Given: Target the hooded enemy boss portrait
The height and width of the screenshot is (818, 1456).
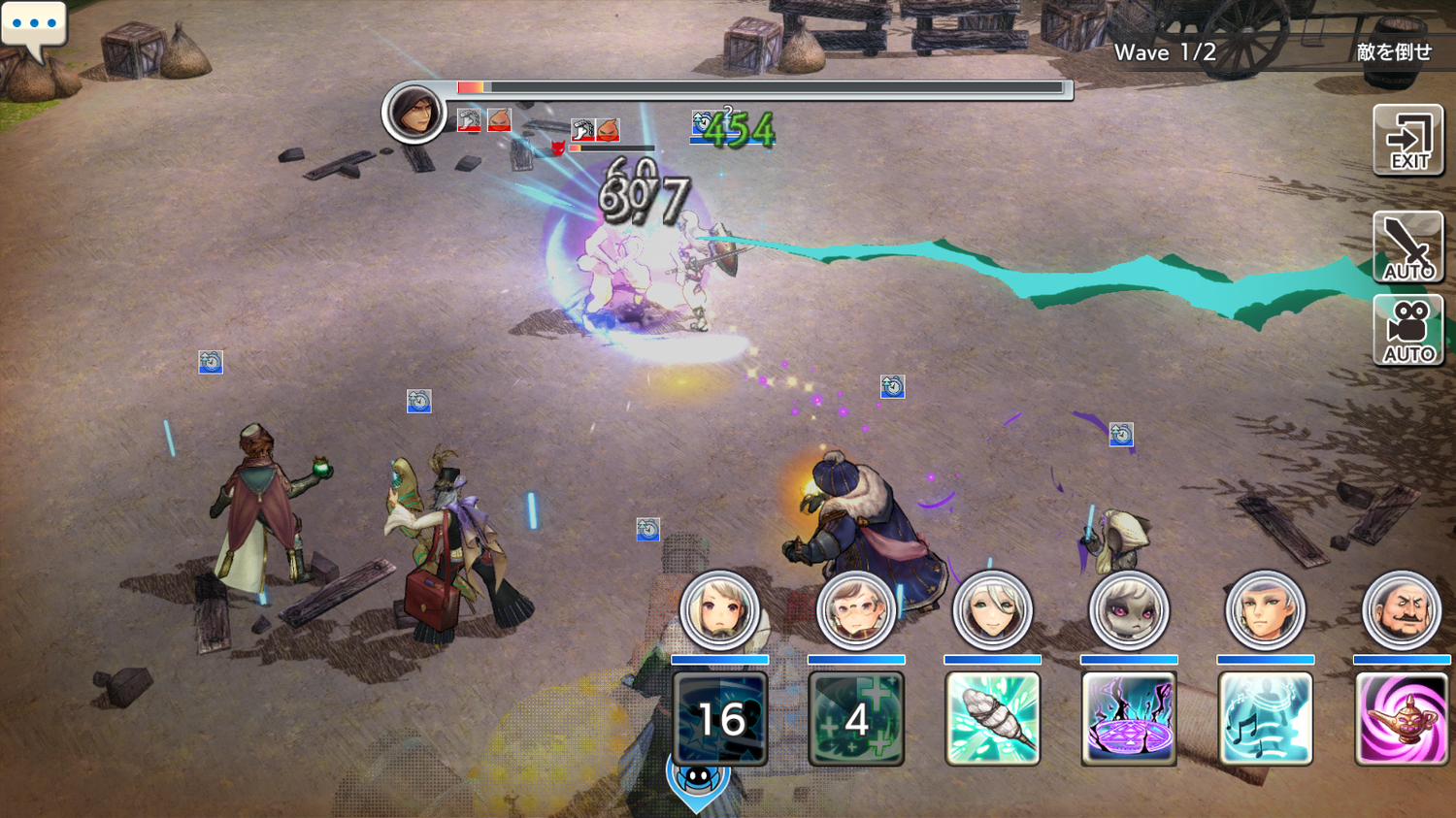Looking at the screenshot, I should point(414,113).
